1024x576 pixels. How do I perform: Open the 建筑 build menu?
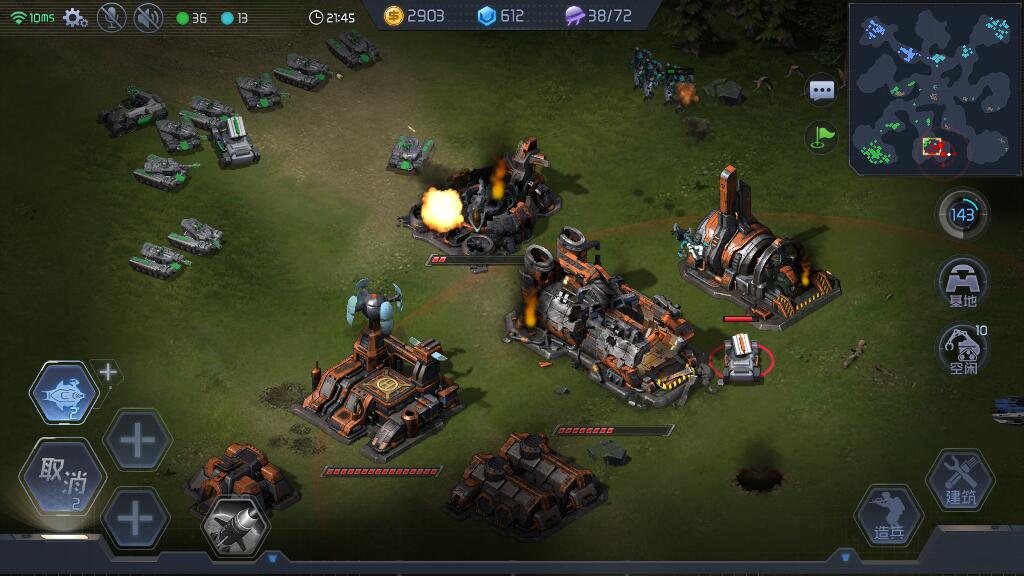coord(960,479)
